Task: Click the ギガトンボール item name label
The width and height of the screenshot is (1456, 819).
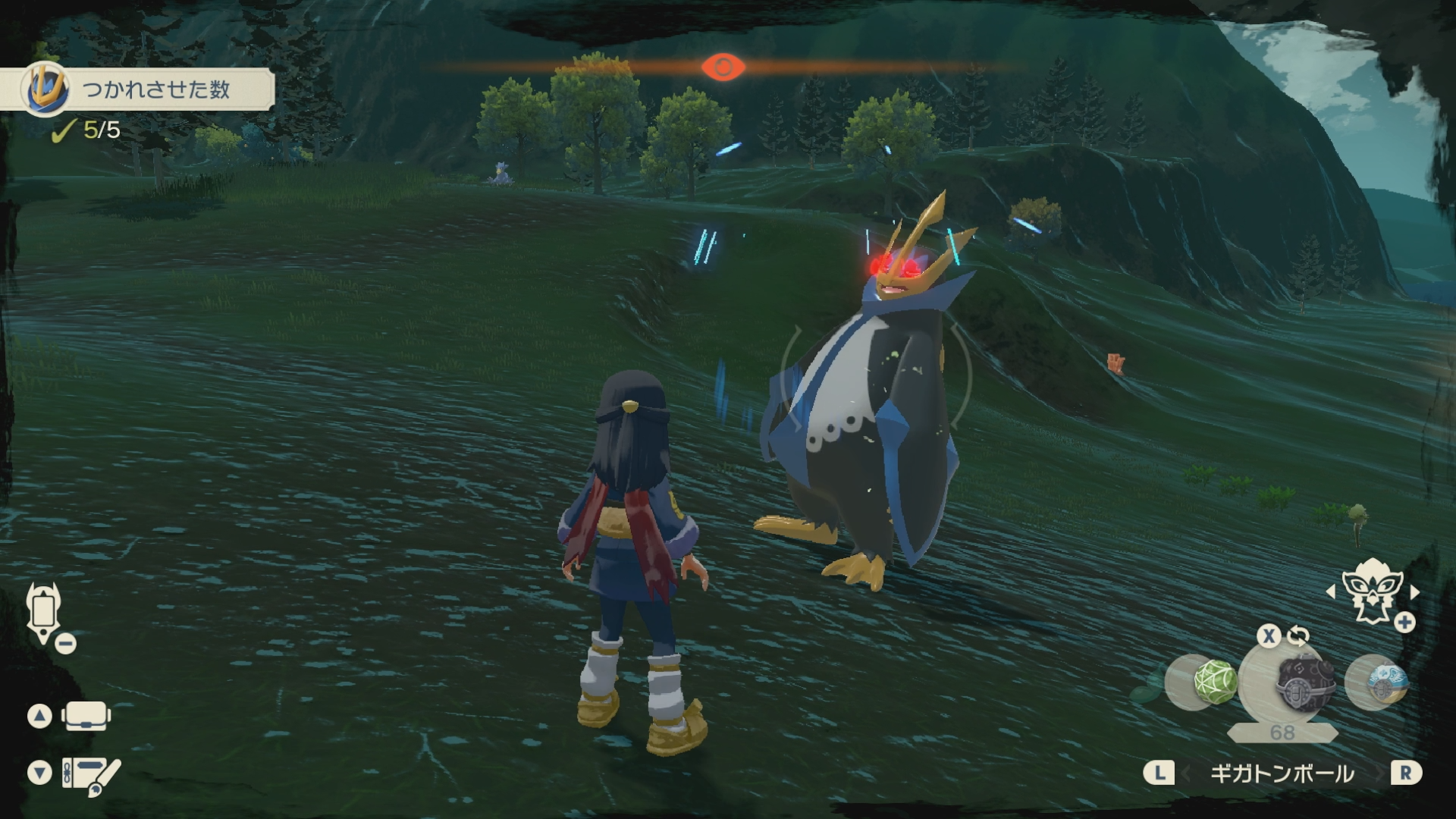Action: 1282,773
